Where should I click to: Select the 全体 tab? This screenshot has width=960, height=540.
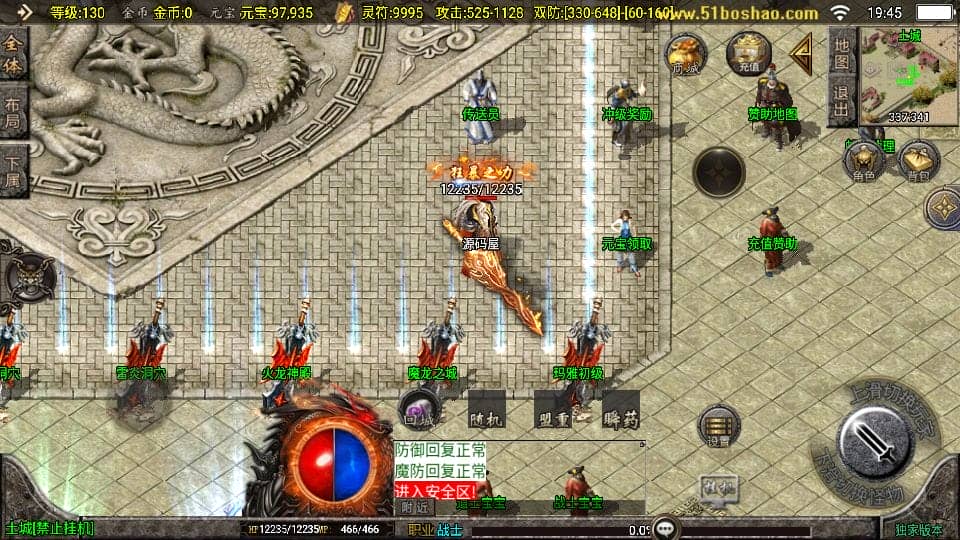13,57
